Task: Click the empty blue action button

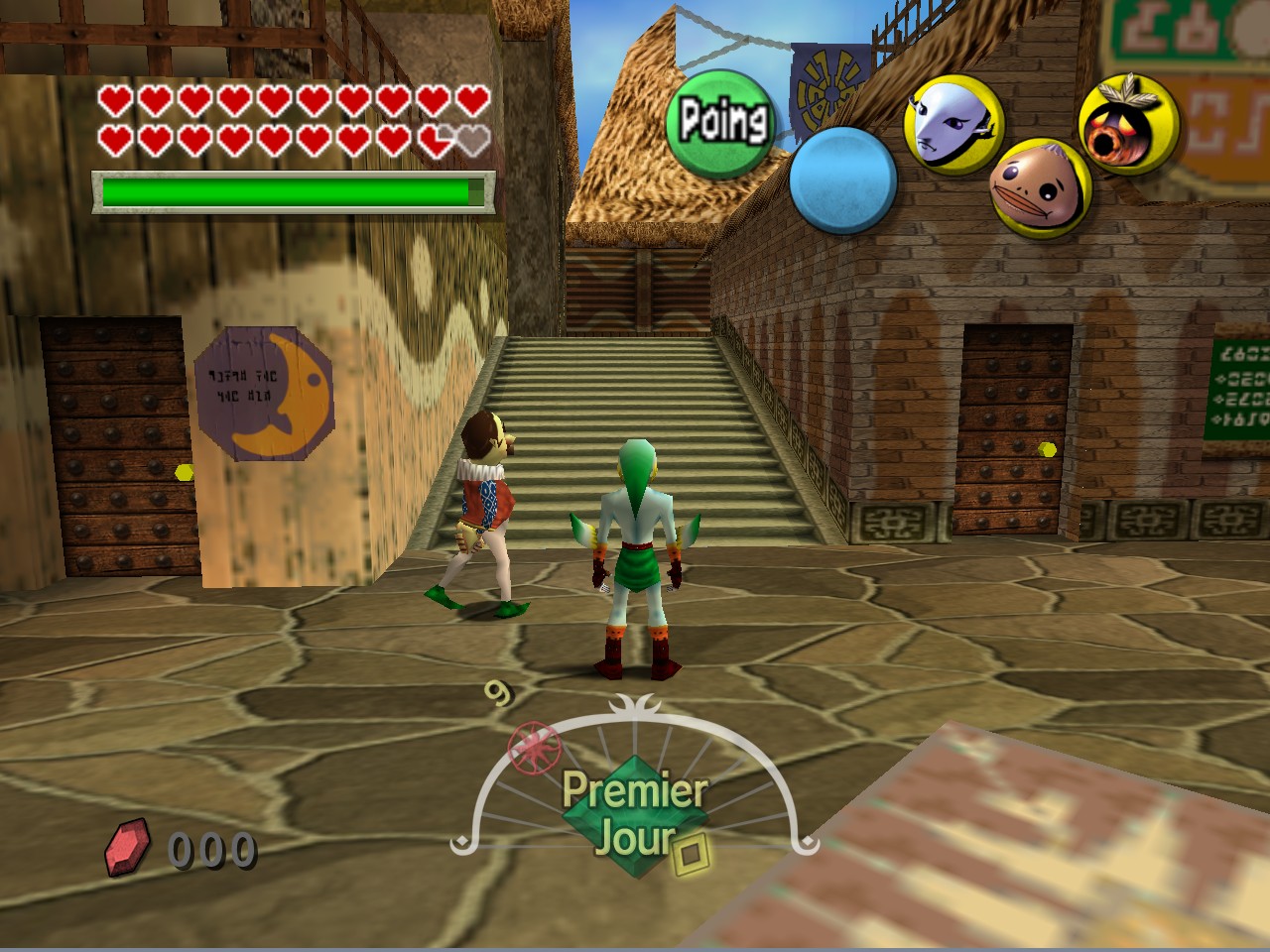Action: coord(842,179)
